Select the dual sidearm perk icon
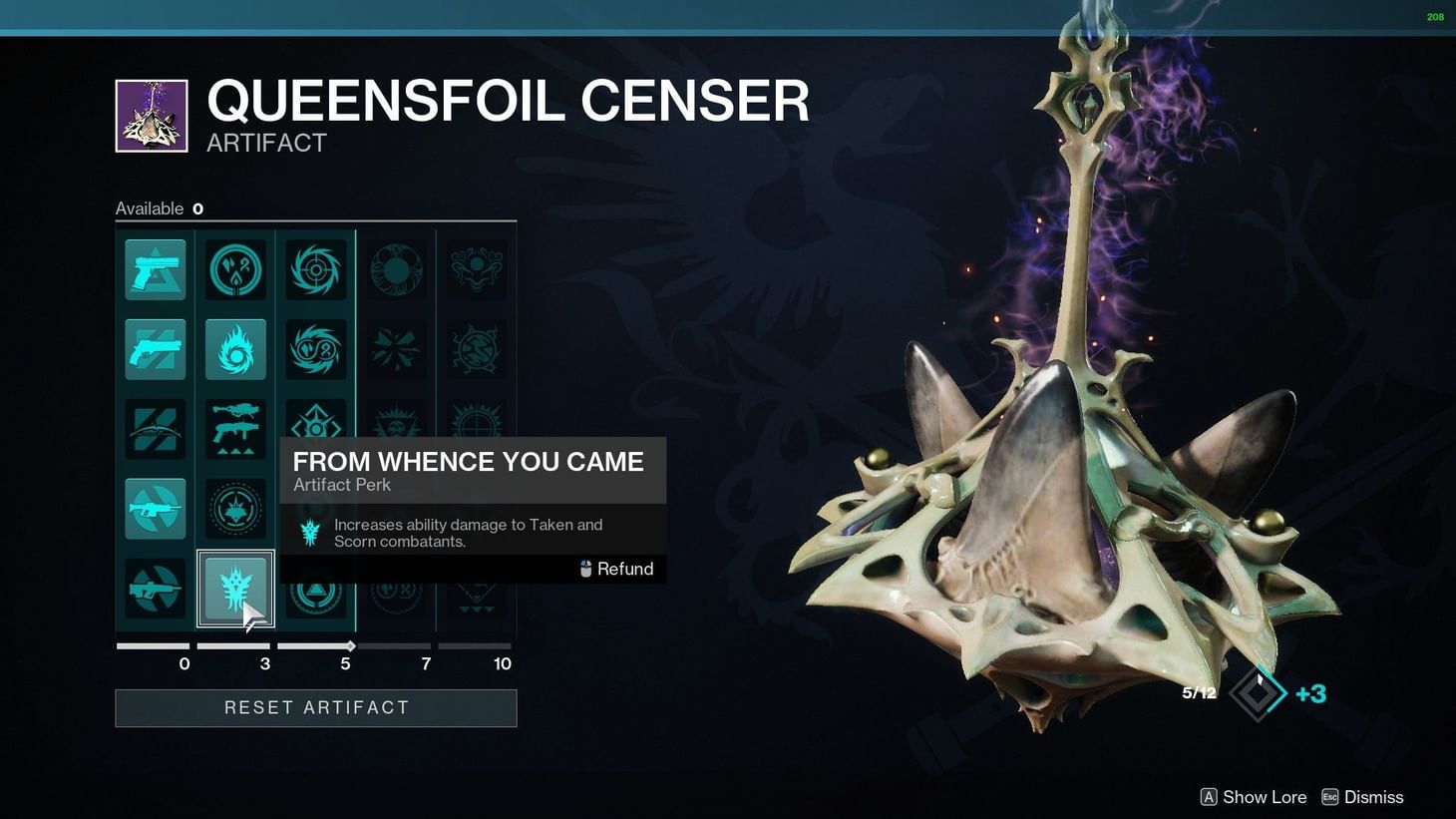Image resolution: width=1456 pixels, height=819 pixels. click(x=155, y=349)
